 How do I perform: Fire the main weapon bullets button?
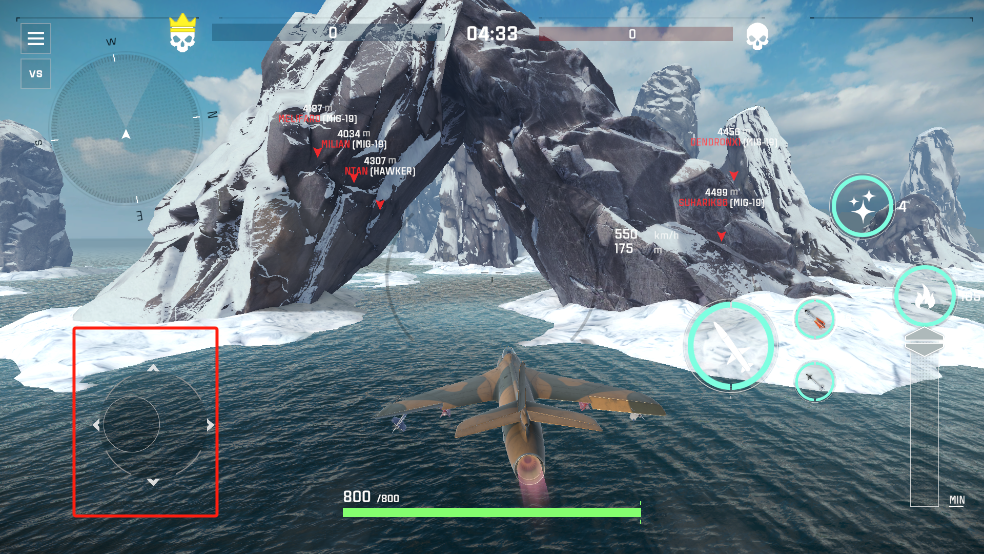pos(730,346)
